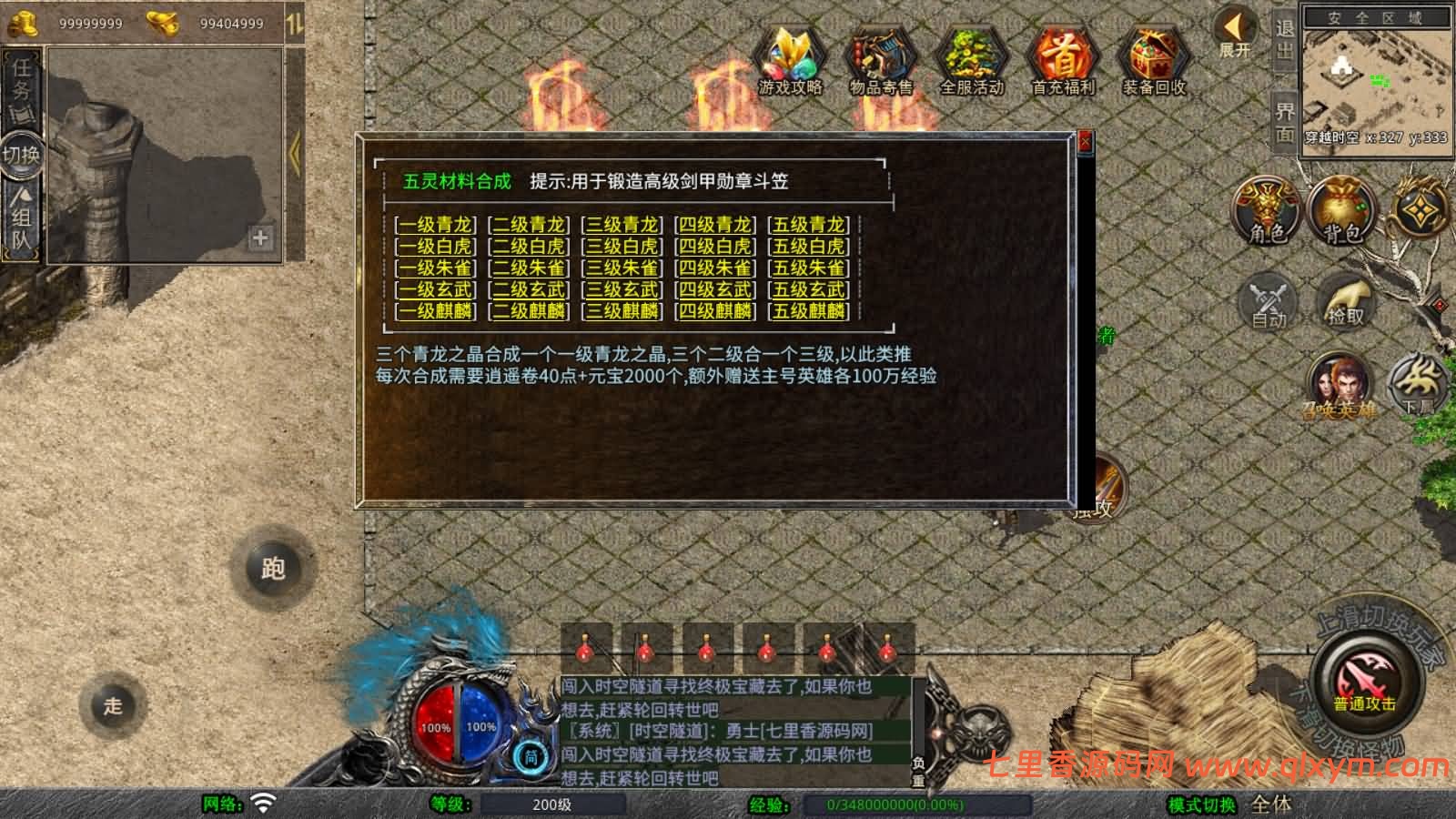
Task: Toggle 跑 running movement mode
Action: [x=272, y=568]
